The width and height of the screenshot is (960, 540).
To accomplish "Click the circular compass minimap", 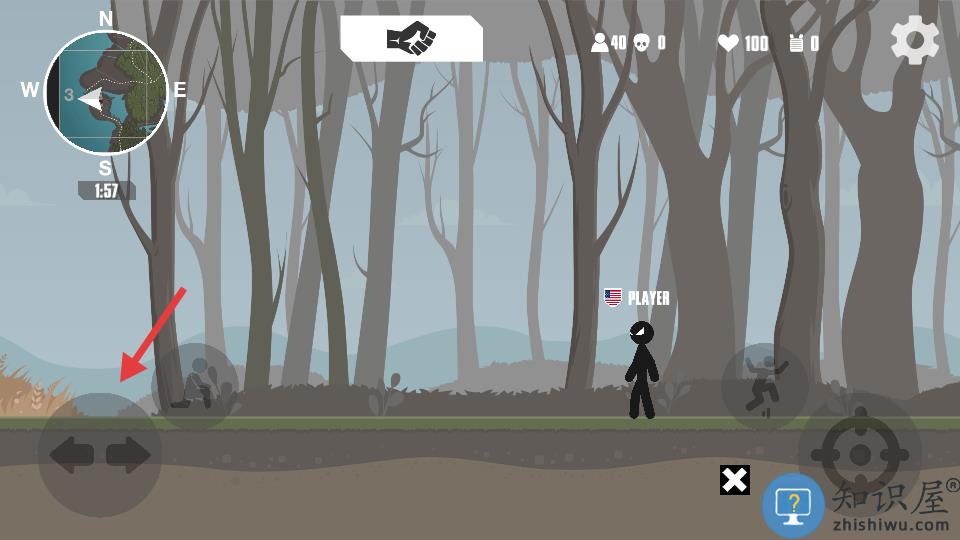I will pyautogui.click(x=105, y=93).
